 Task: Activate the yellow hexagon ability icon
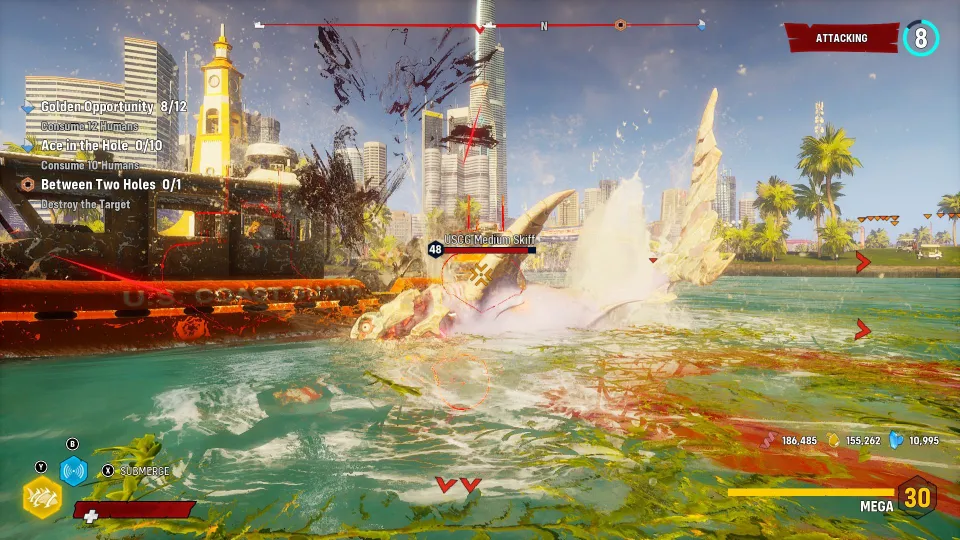point(41,496)
